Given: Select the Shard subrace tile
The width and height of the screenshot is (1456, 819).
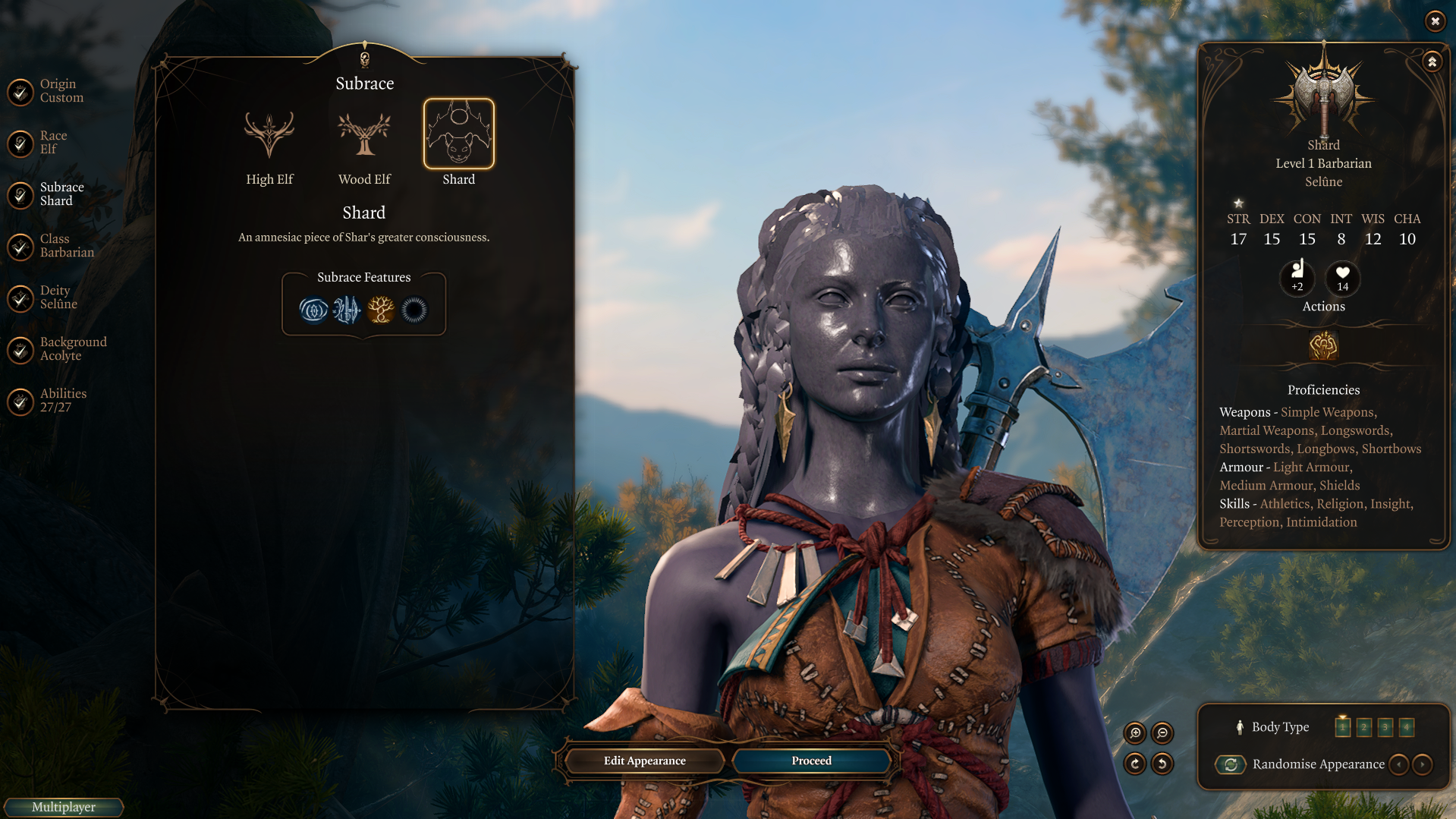Looking at the screenshot, I should (458, 134).
